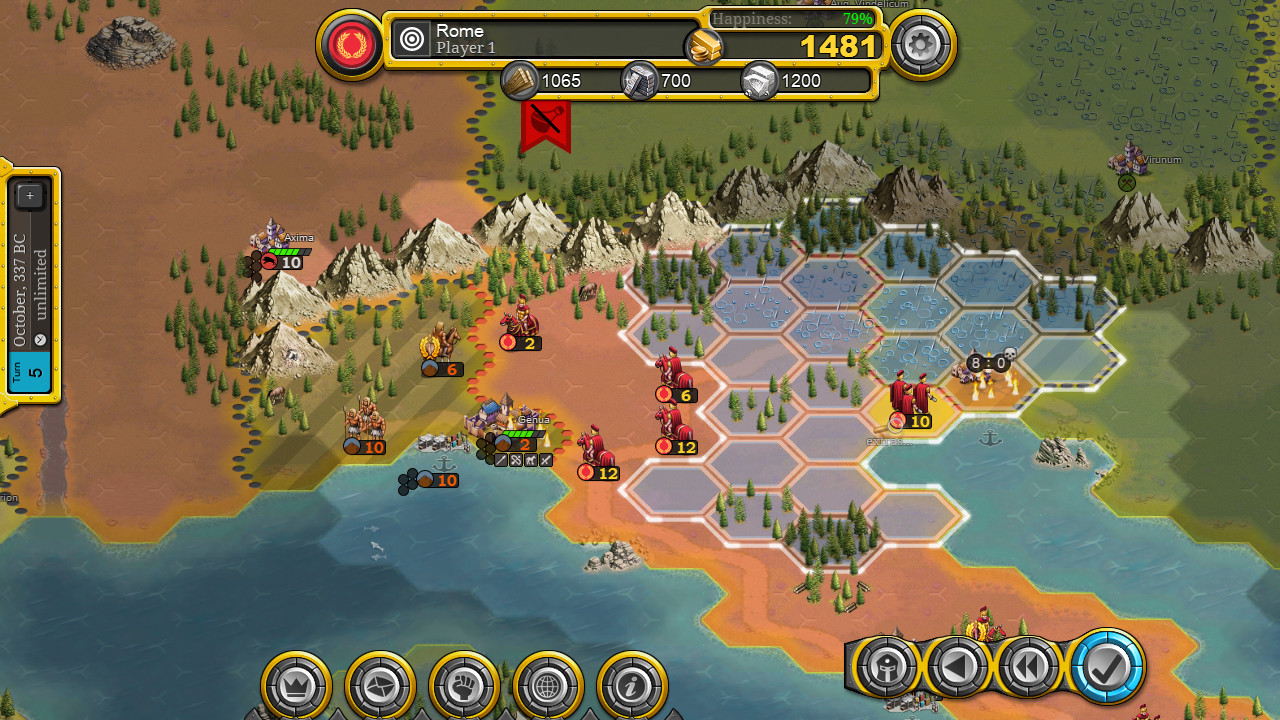Image resolution: width=1280 pixels, height=720 pixels.
Task: Click the double left arrow rewind button
Action: coord(1030,667)
